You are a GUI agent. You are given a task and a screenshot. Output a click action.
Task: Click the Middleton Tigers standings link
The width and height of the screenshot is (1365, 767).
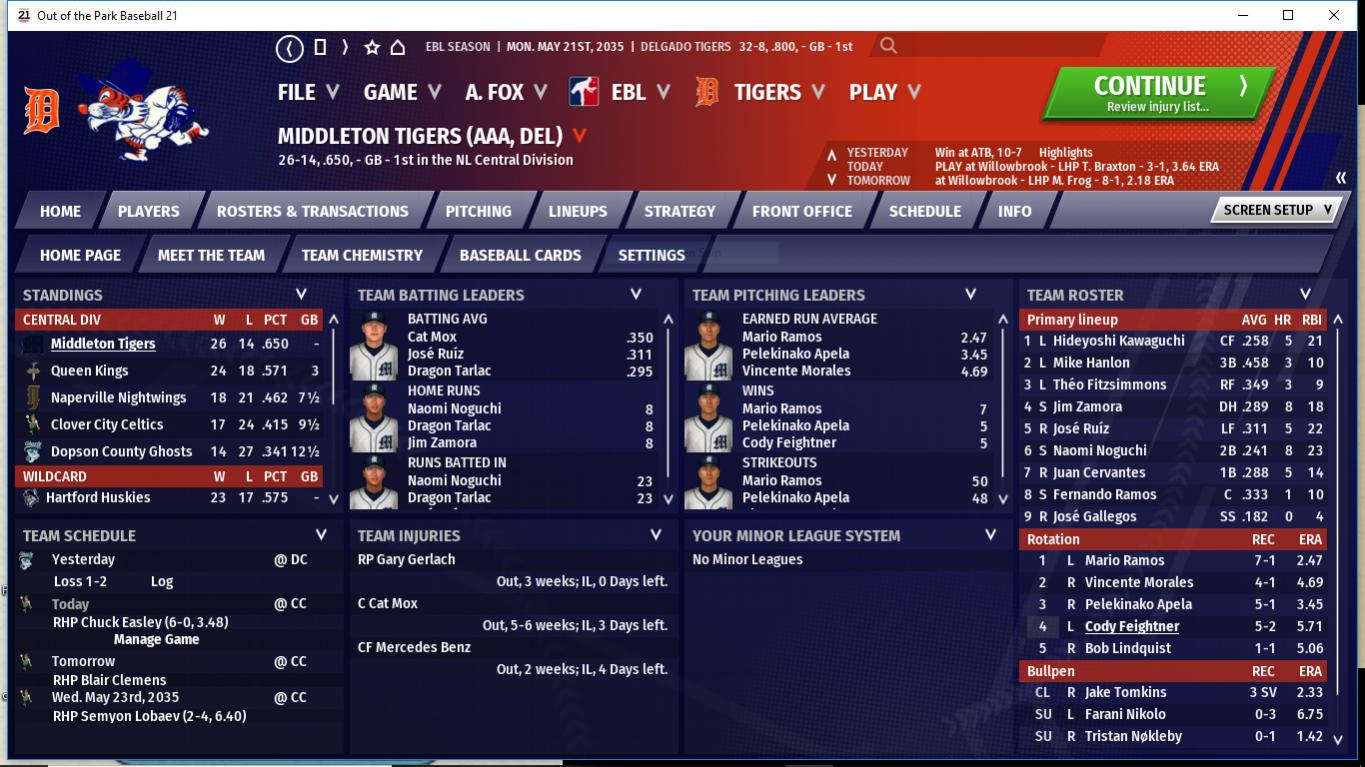point(103,344)
